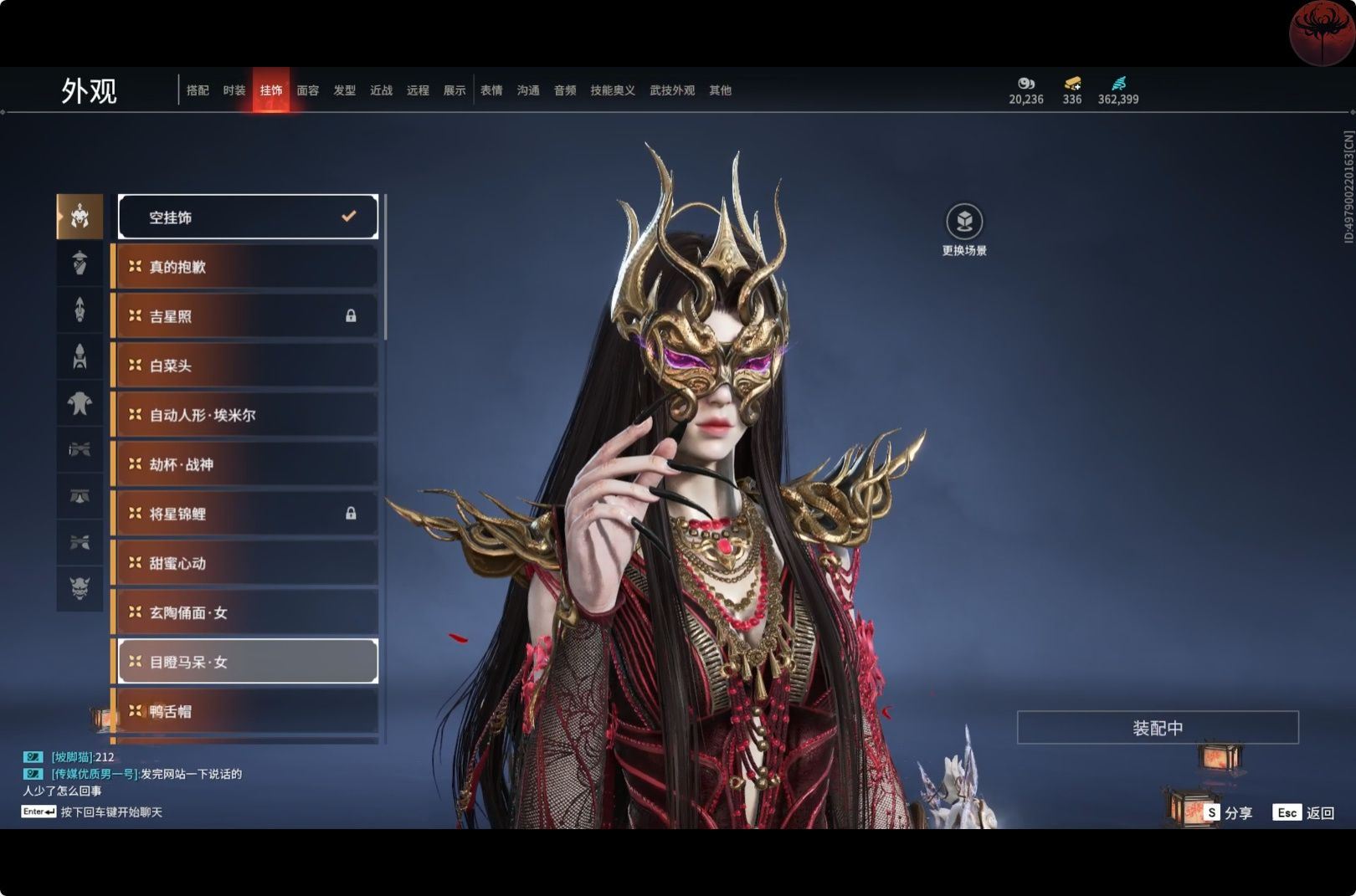Select the 鸭舌帽 accessory
Screen dimensions: 1356x896
[x=248, y=711]
